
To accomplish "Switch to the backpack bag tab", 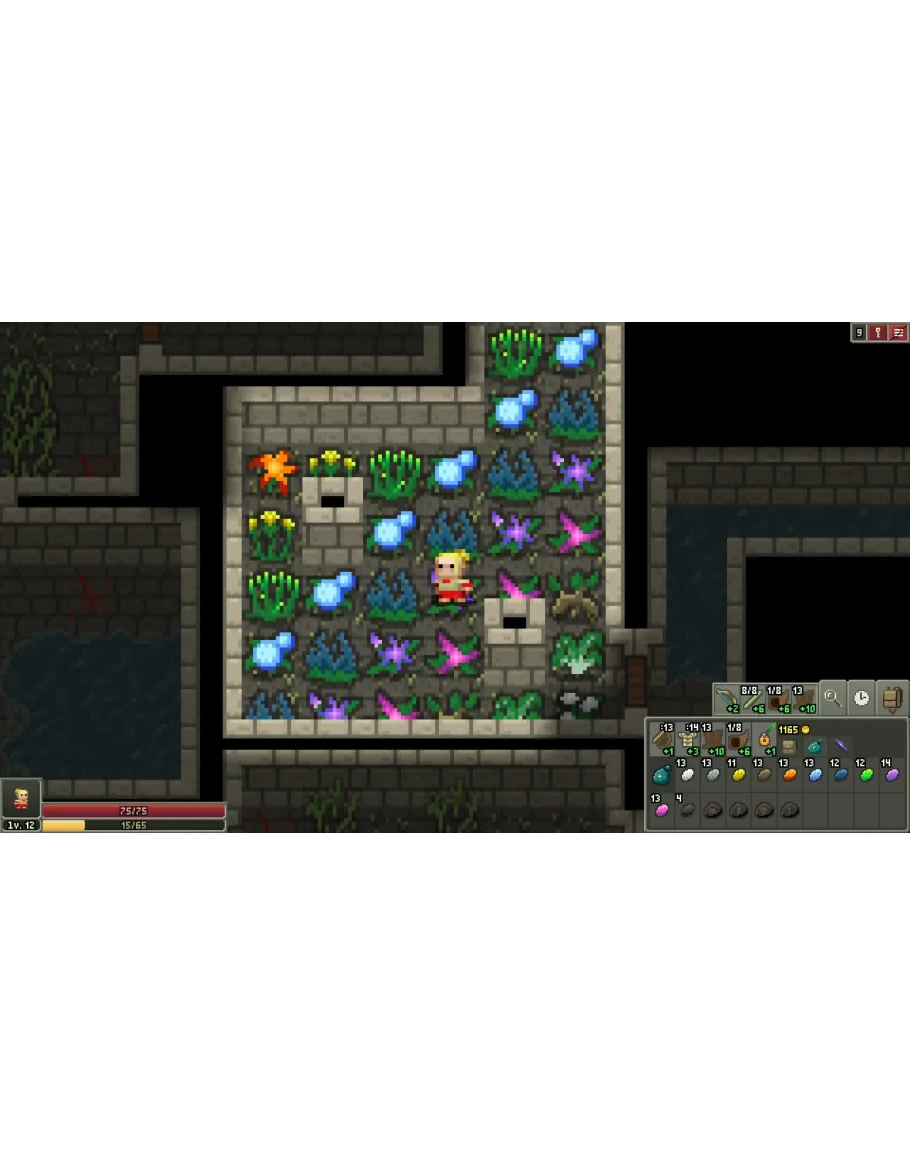I will point(790,745).
